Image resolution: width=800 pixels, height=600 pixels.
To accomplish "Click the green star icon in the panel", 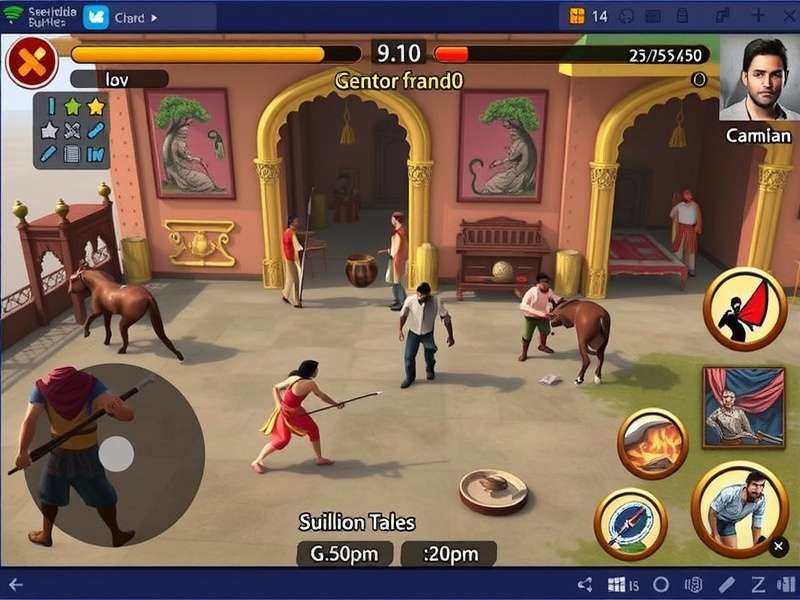I will [x=72, y=107].
